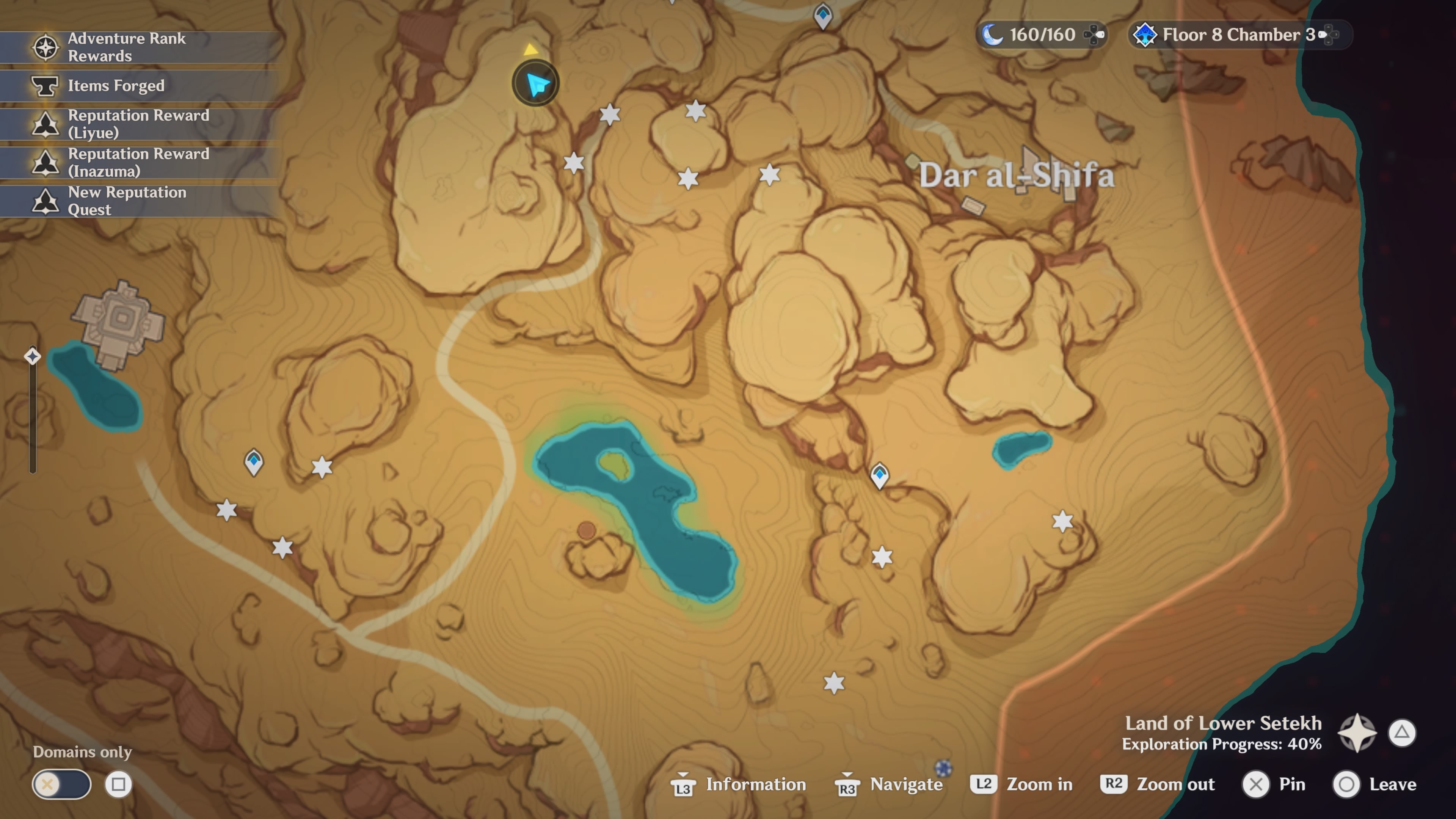The image size is (1456, 819).
Task: Click the teleport waypoint at the top edge
Action: pyautogui.click(x=822, y=15)
